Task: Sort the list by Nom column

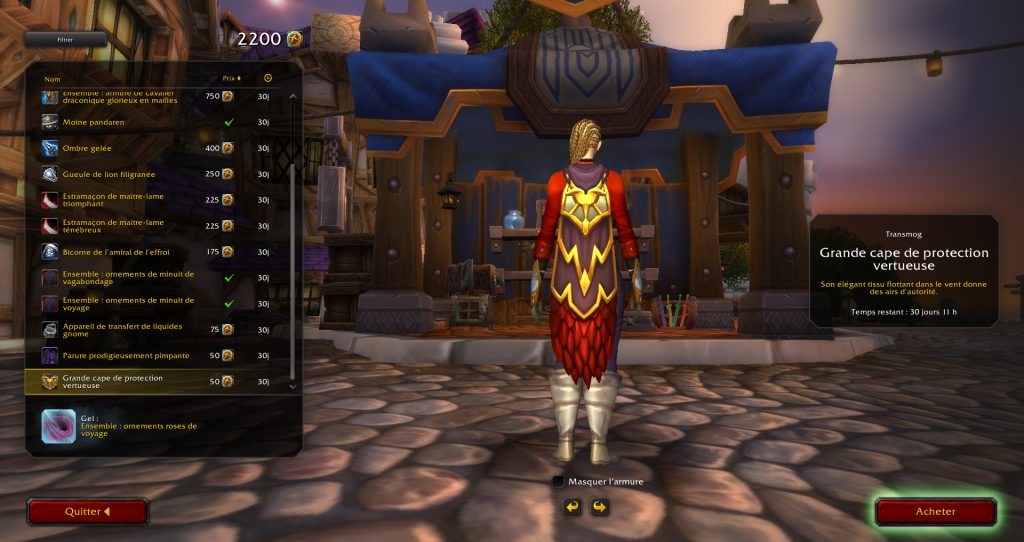Action: pyautogui.click(x=53, y=78)
